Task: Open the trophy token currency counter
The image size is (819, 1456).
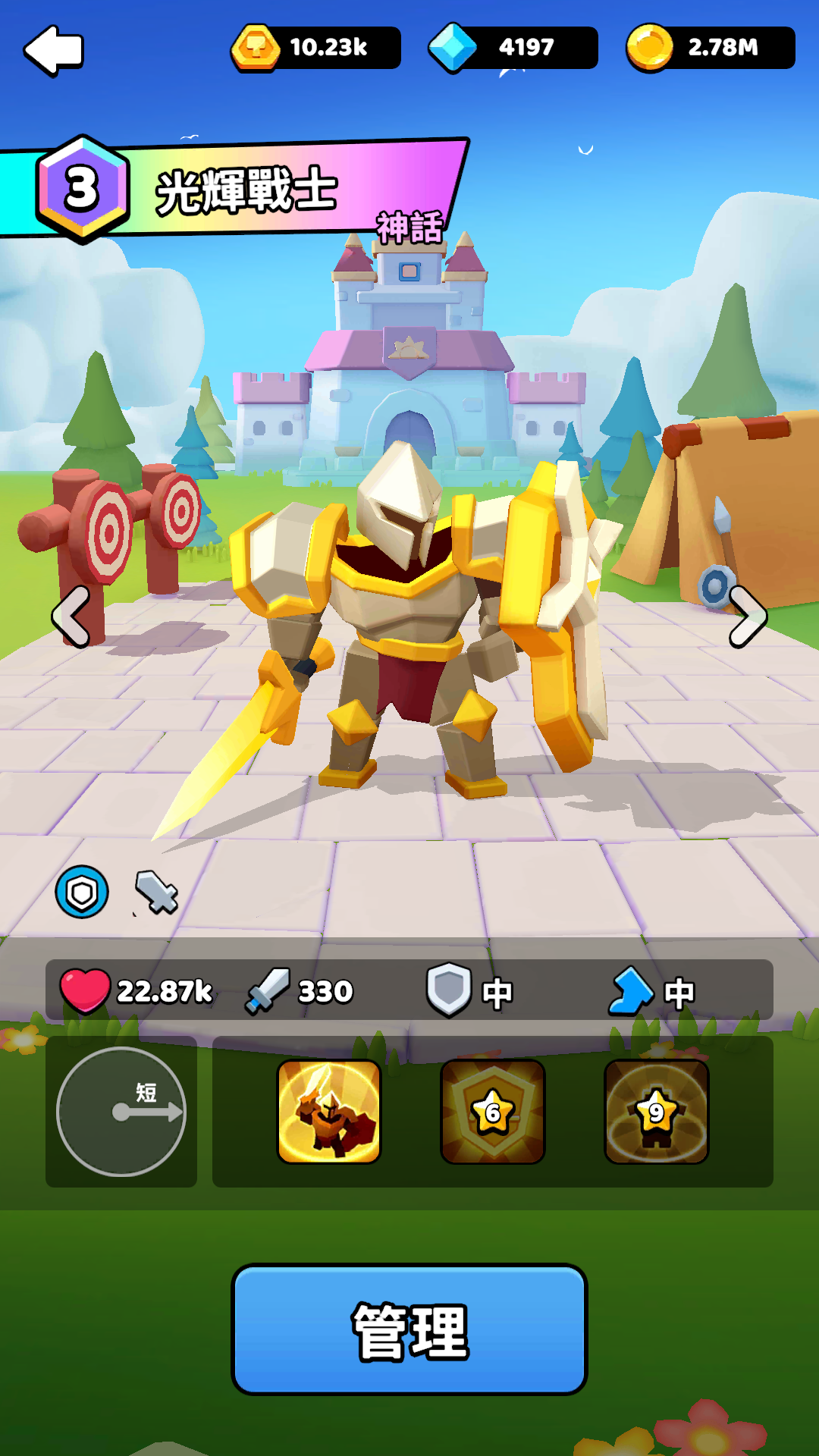Action: tap(315, 48)
